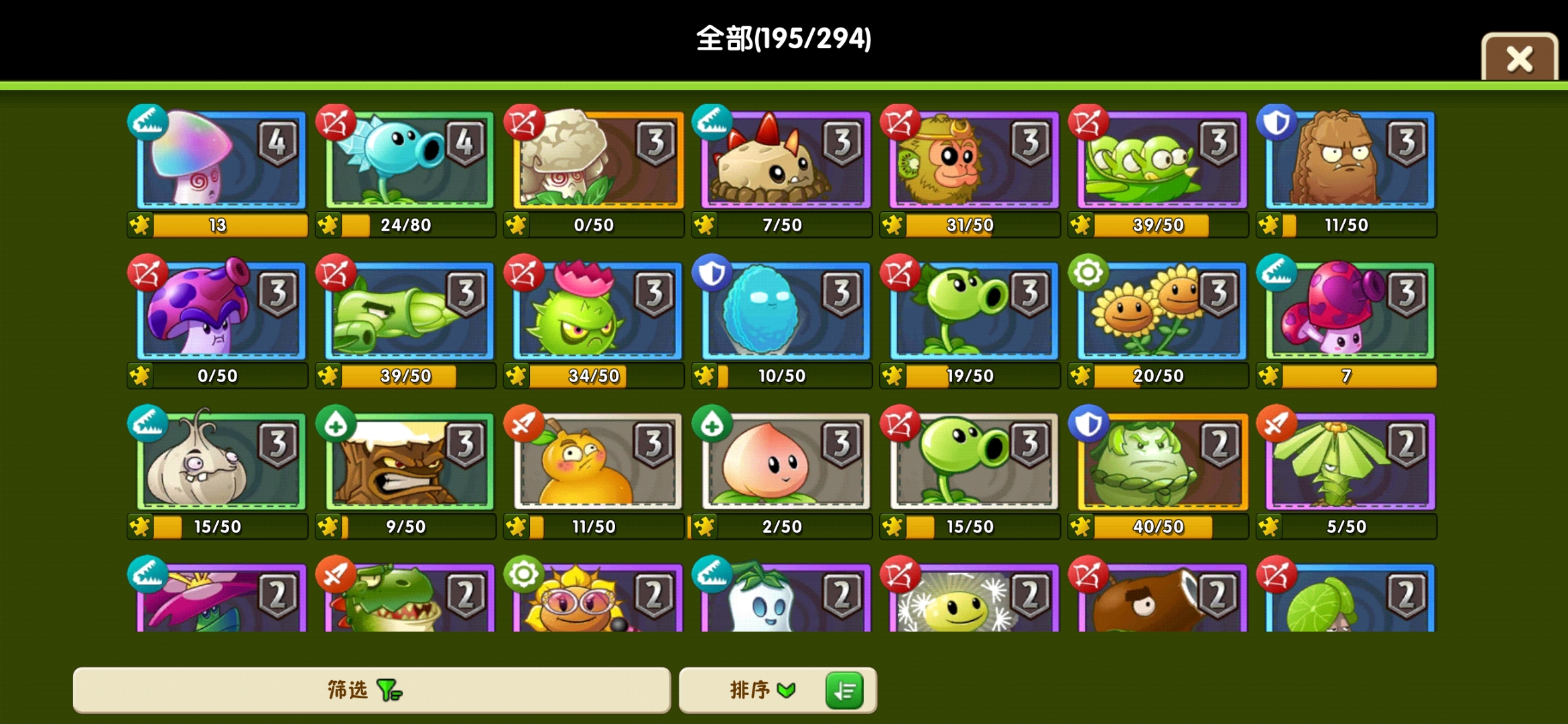Click the 24/80 progress bar under Snow Pea
The width and height of the screenshot is (1568, 724).
point(405,225)
